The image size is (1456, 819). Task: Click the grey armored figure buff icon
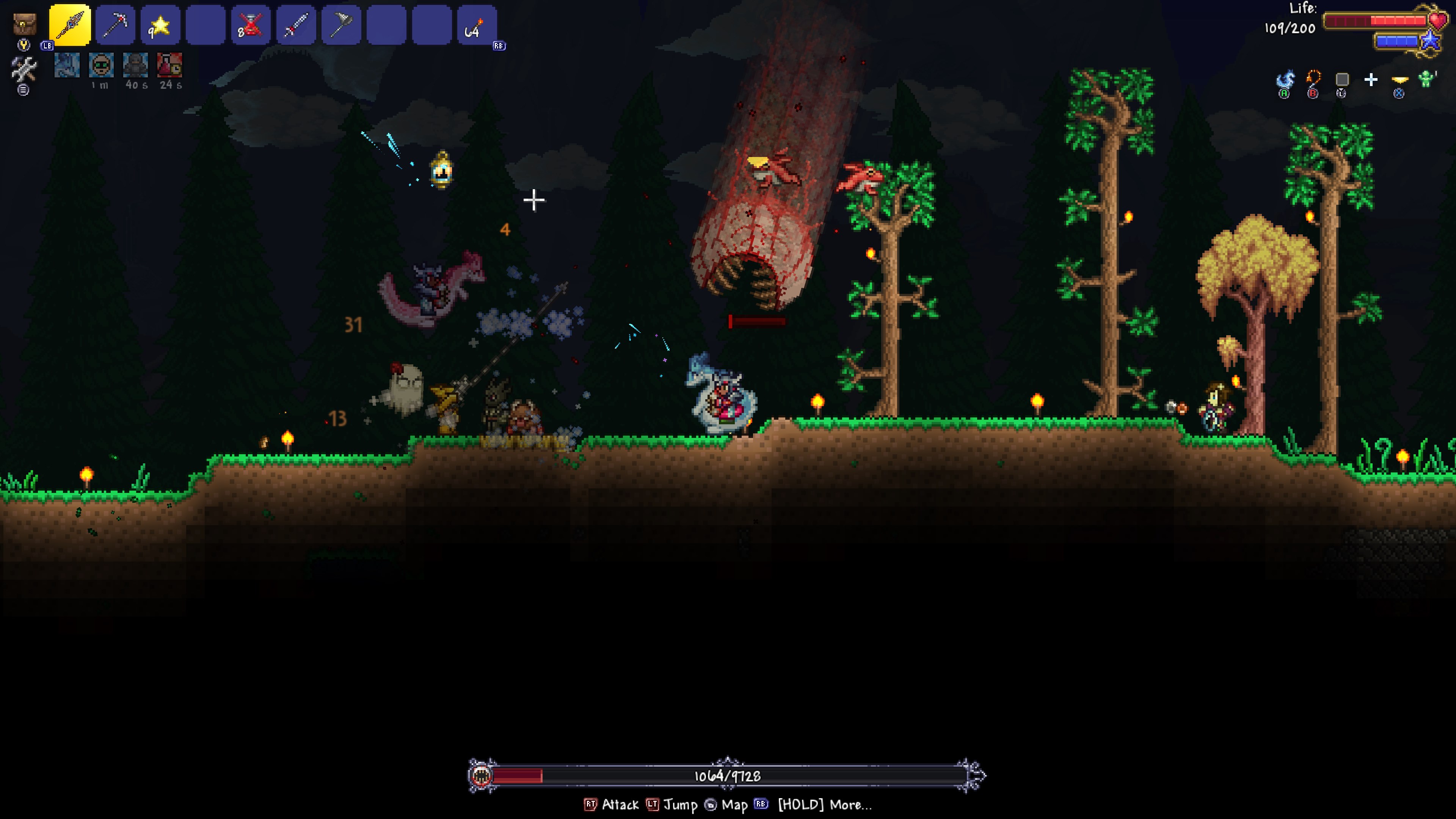tap(136, 65)
